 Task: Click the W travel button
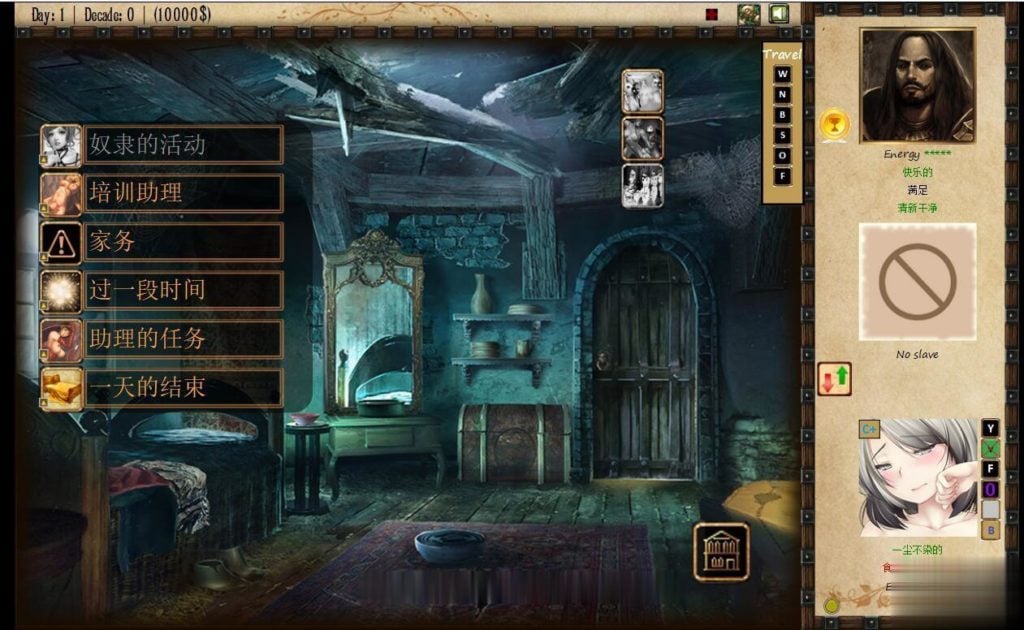(x=783, y=74)
